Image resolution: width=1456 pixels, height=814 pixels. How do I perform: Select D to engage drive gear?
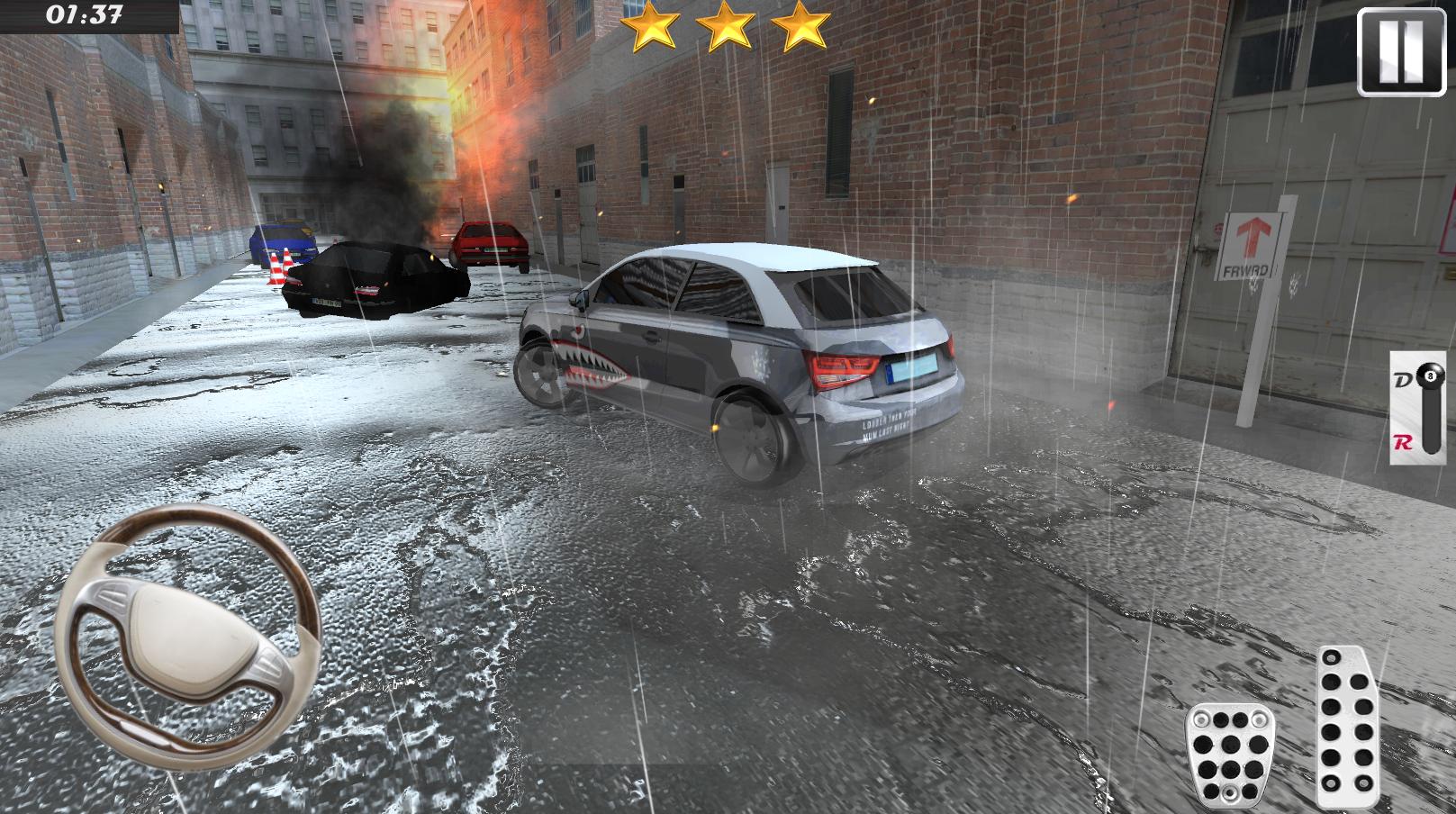tap(1401, 376)
